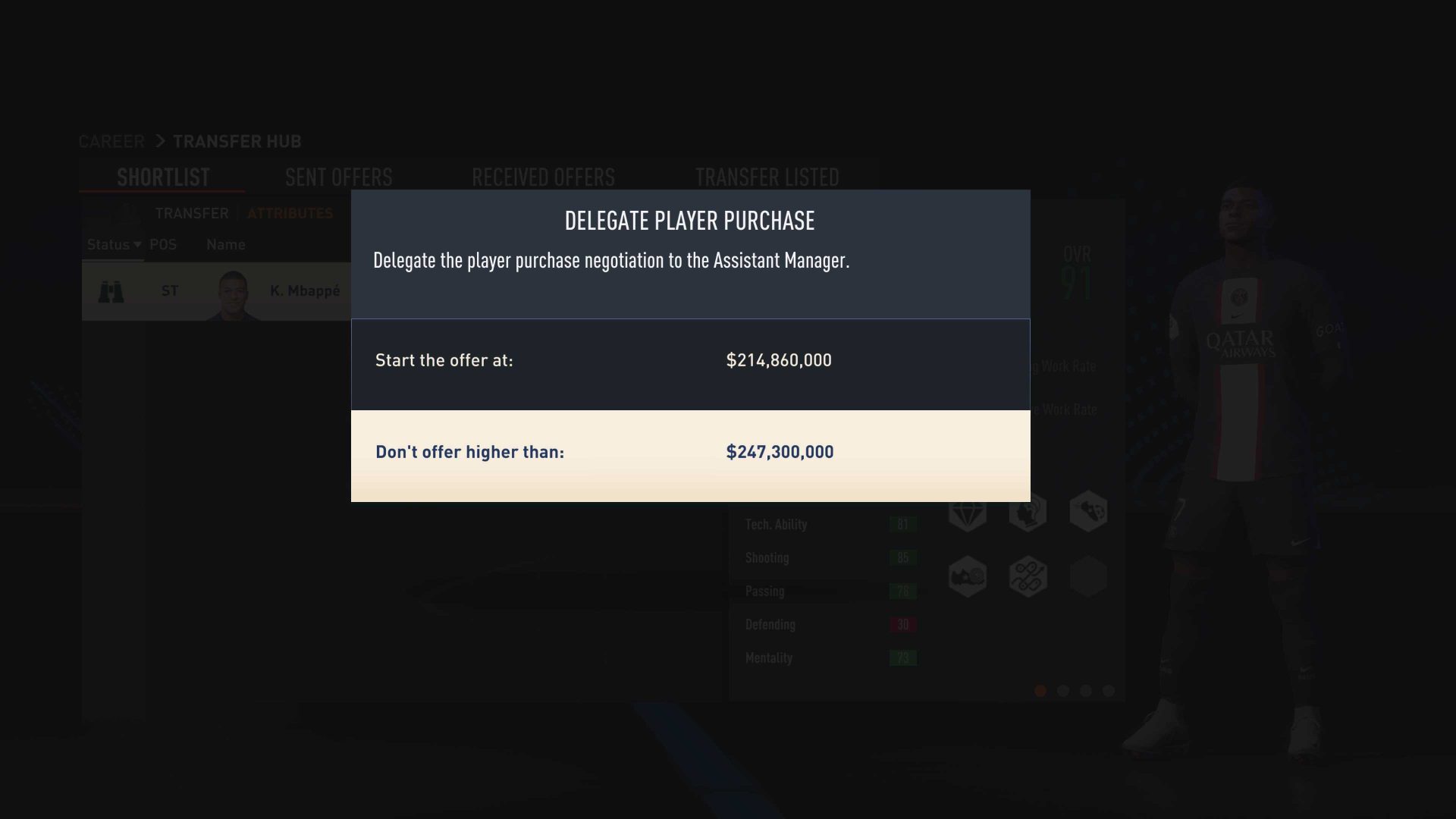Click the chevron icon after CAREER breadcrumb
Screen dimensions: 1456x819
[x=160, y=141]
